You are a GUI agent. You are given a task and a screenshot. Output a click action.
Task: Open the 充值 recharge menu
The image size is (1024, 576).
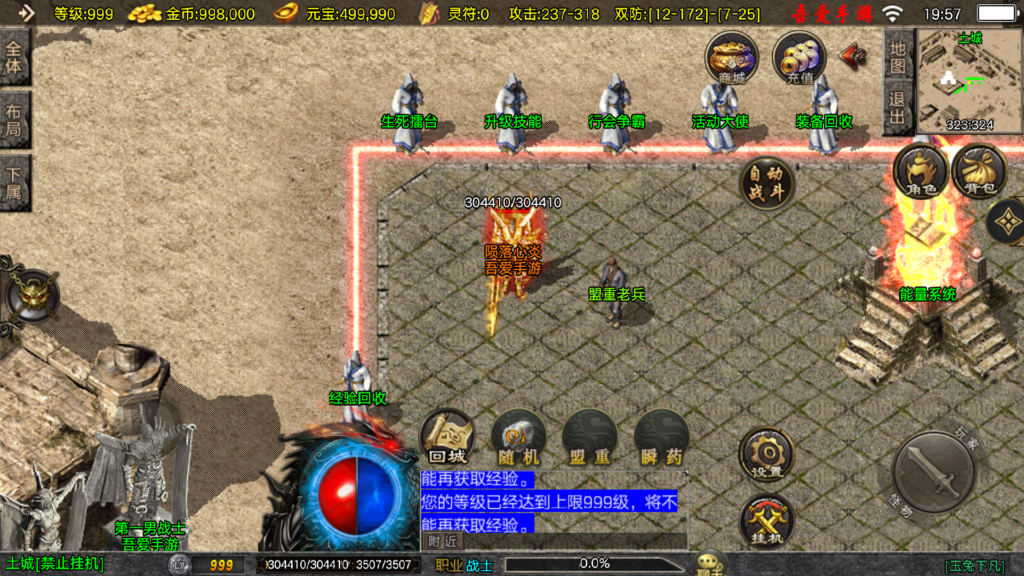tap(799, 56)
